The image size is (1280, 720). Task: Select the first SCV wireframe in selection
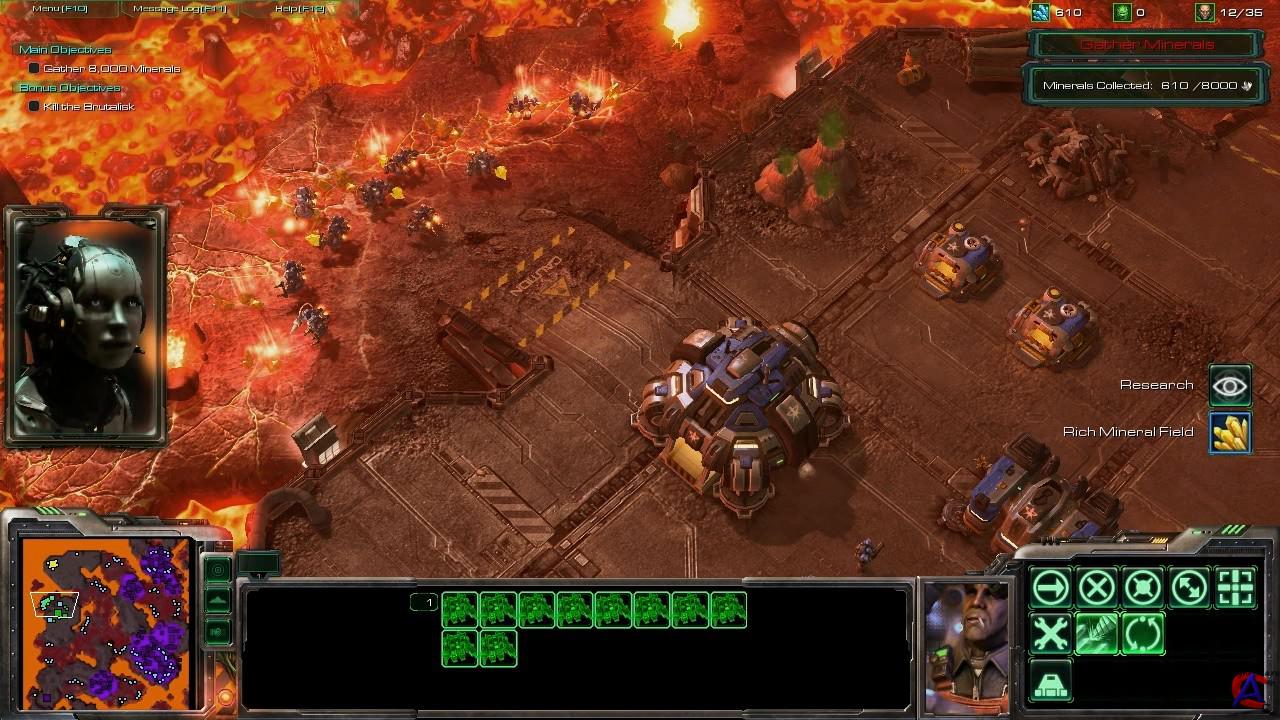coord(460,610)
